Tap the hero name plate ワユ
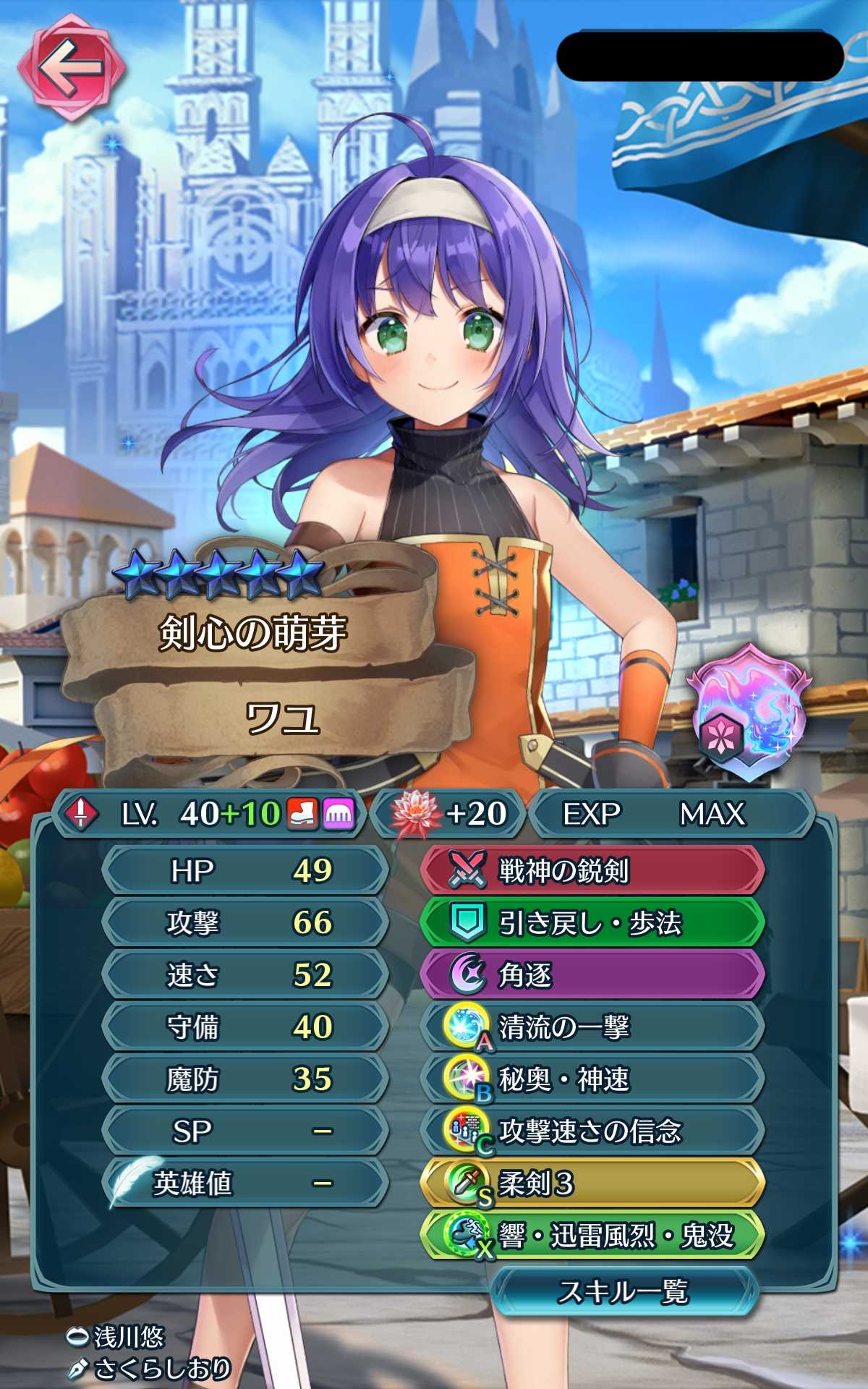This screenshot has height=1389, width=868. click(282, 718)
